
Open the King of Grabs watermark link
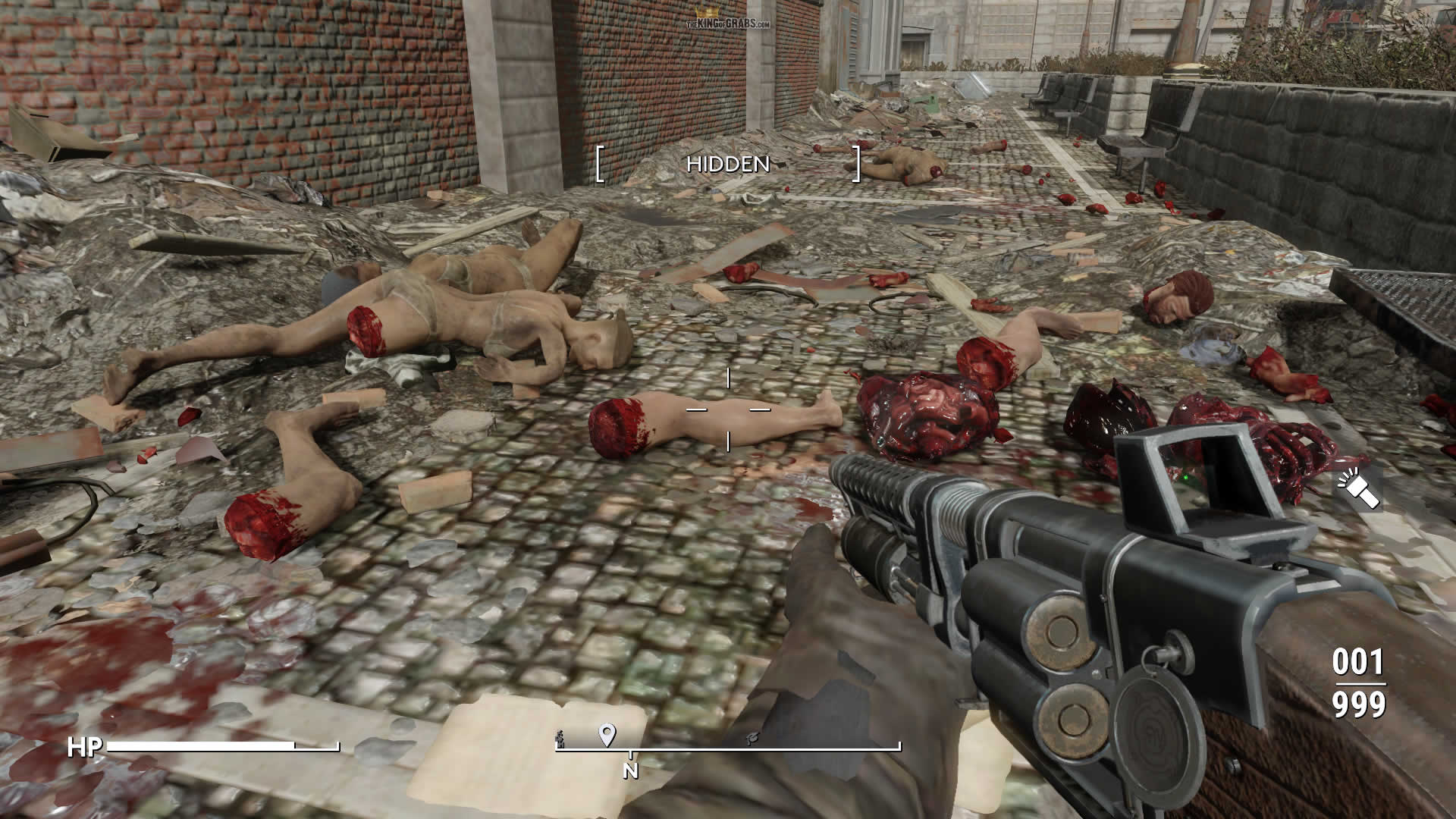728,20
